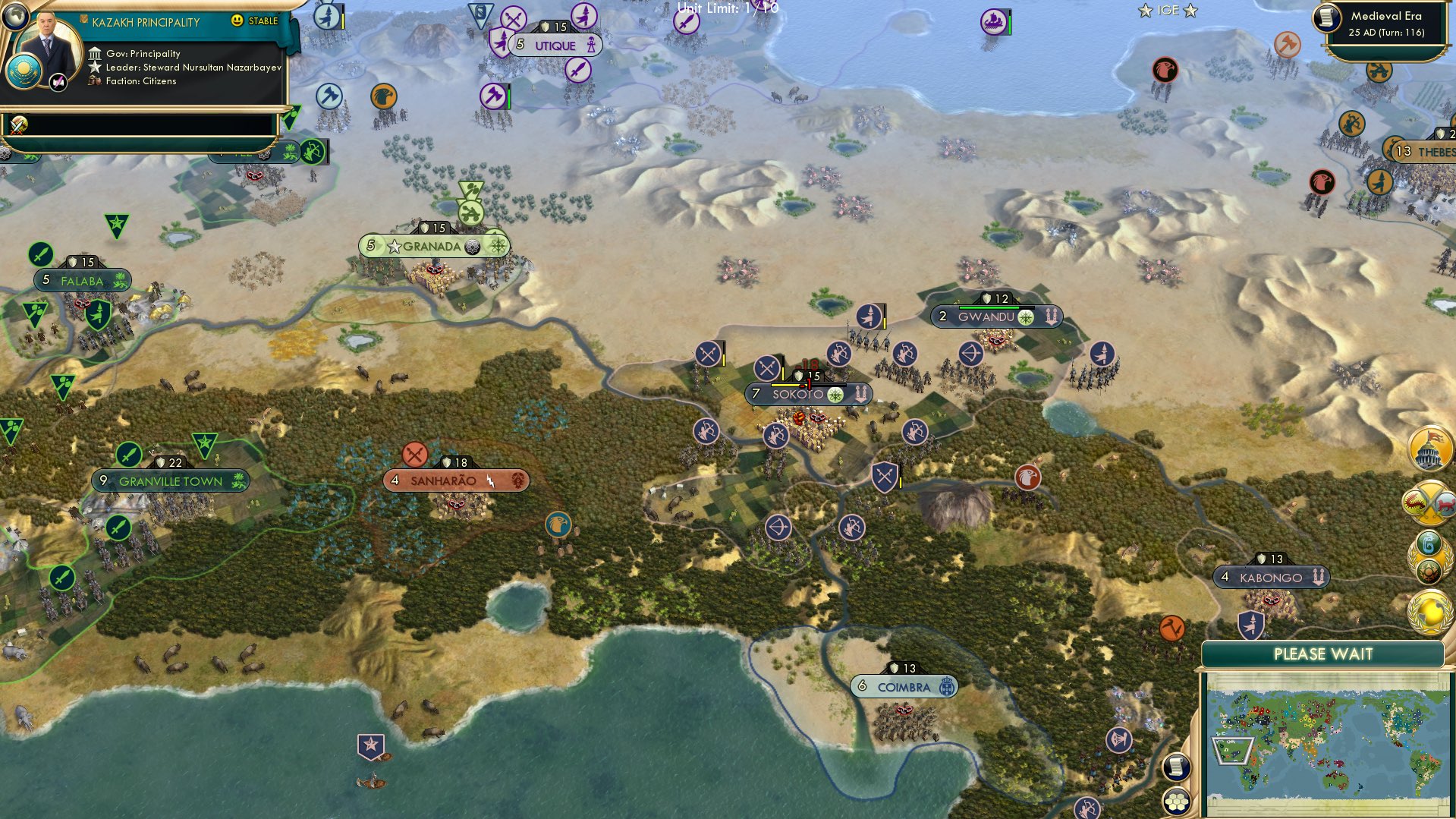Expand the Sokoto city banner

807,393
